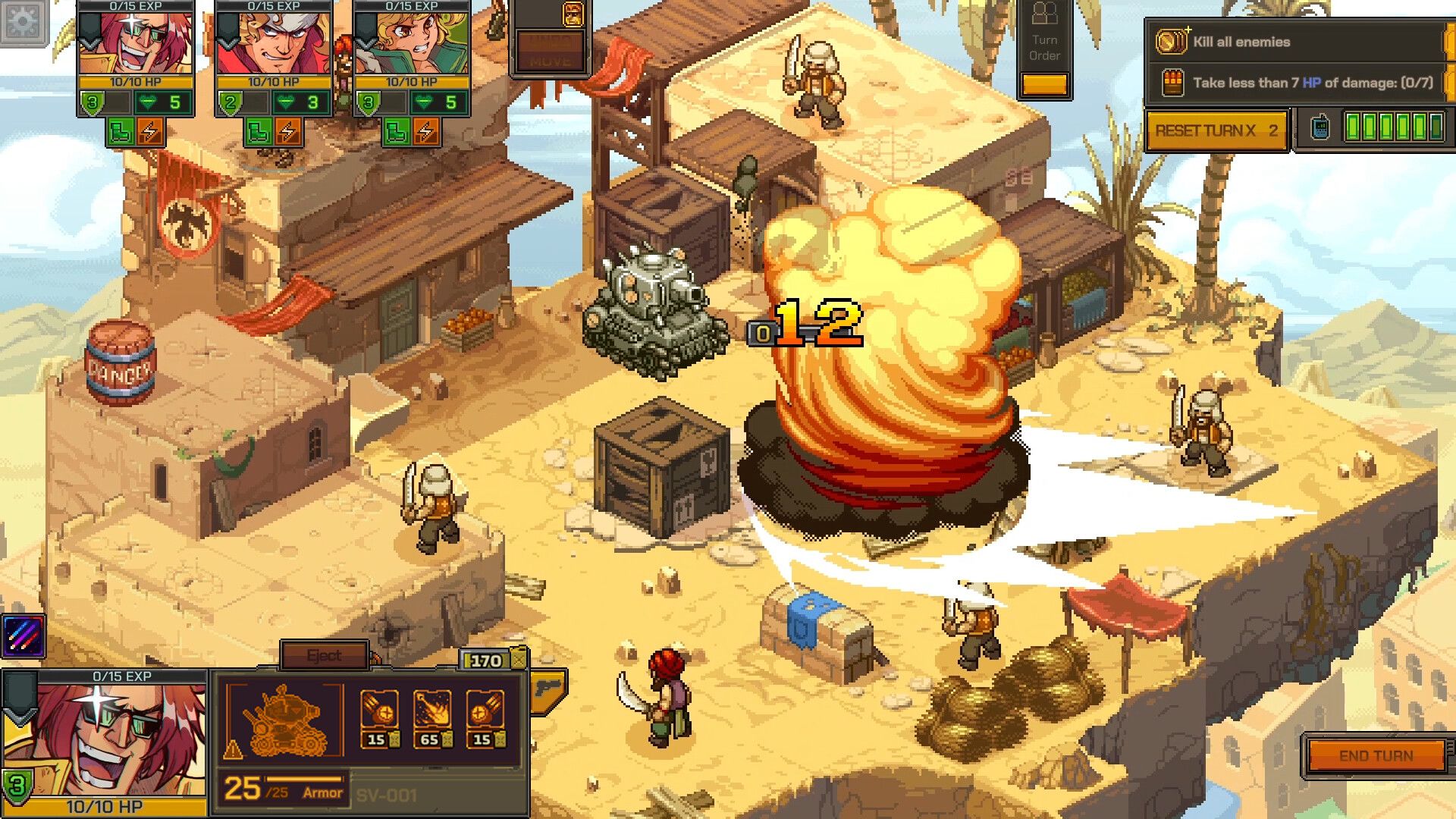1456x819 pixels.
Task: Expand Tarma's portrait chevron arrow
Action: point(227,42)
